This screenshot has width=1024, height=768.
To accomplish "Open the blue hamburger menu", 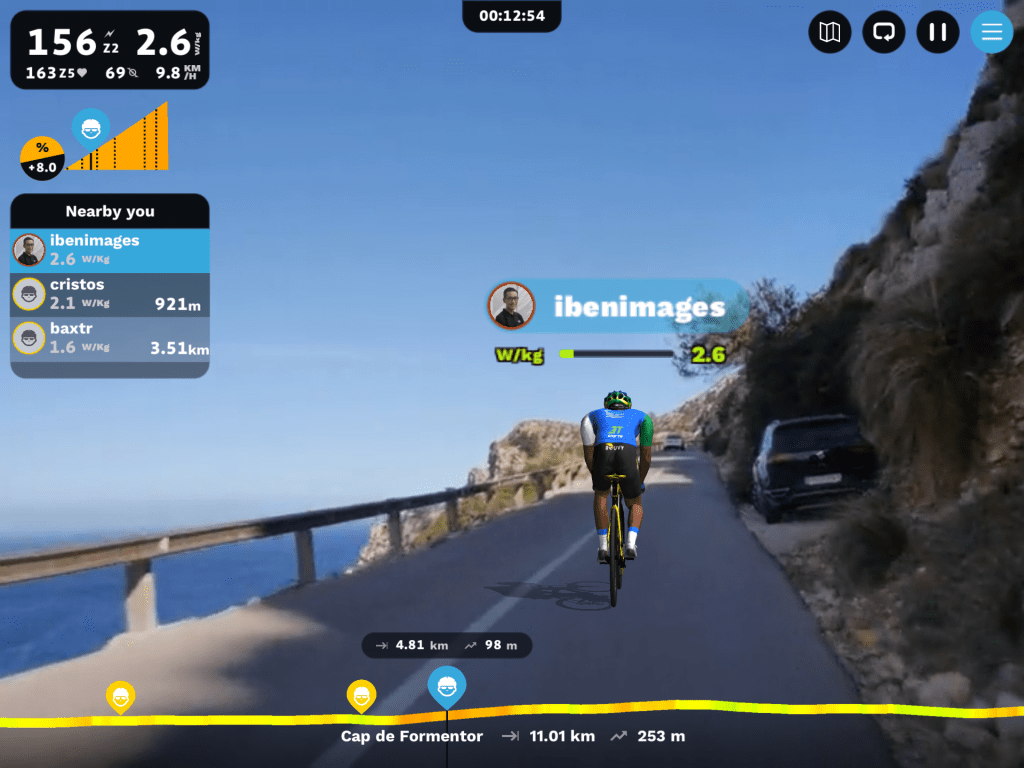I will 991,32.
